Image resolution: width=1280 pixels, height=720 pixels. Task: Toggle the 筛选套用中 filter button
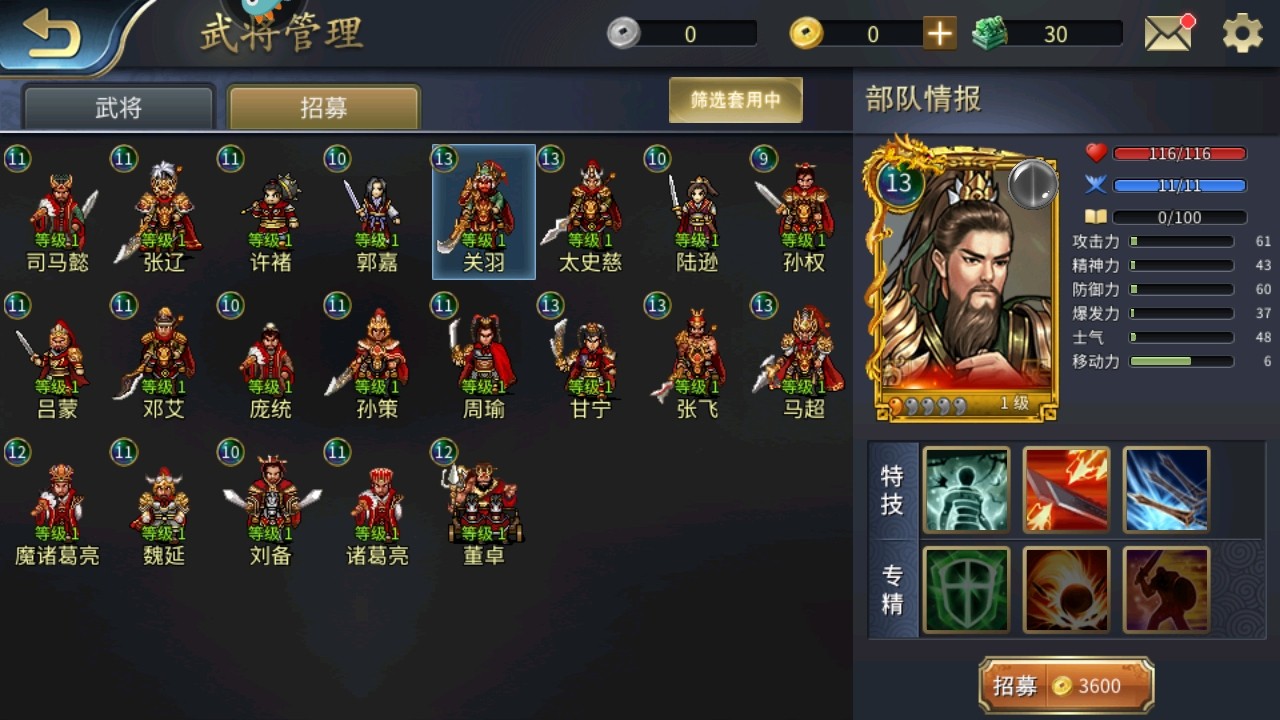pyautogui.click(x=735, y=100)
